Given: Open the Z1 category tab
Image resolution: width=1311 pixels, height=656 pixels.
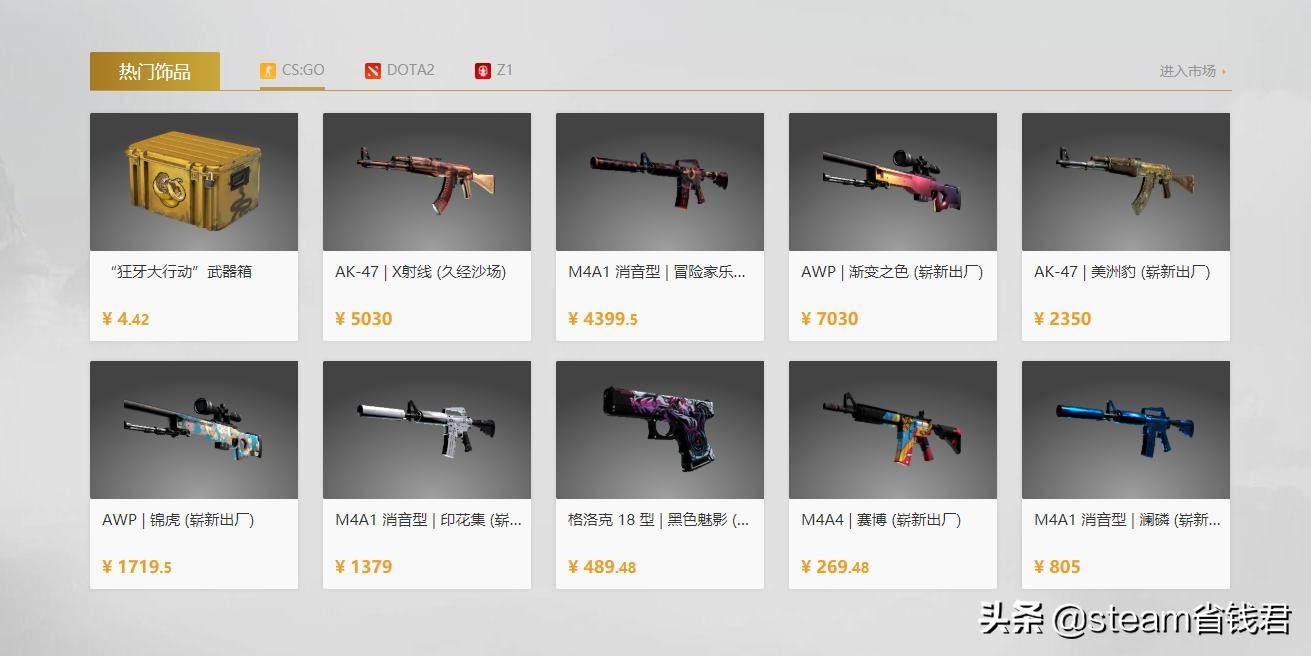Looking at the screenshot, I should tap(494, 70).
